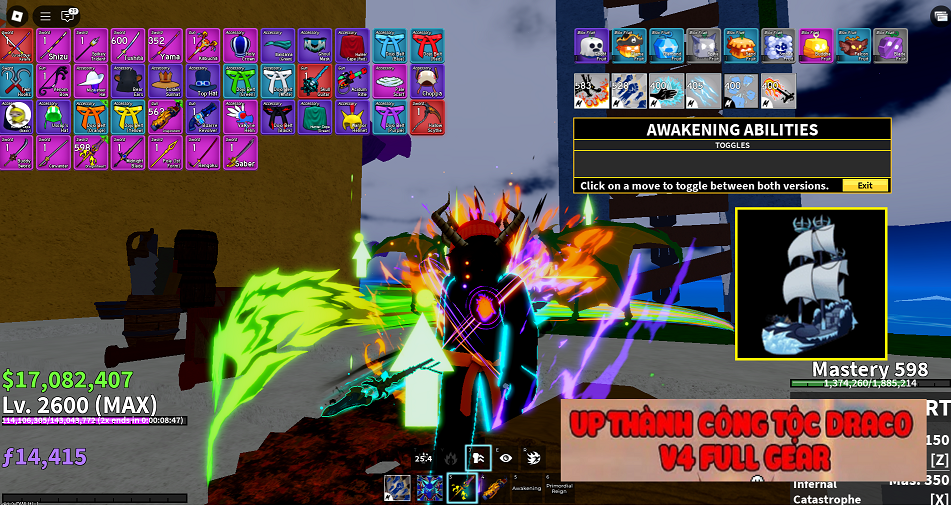
Task: Select the Skull Guitar gun slot
Action: pos(315,81)
